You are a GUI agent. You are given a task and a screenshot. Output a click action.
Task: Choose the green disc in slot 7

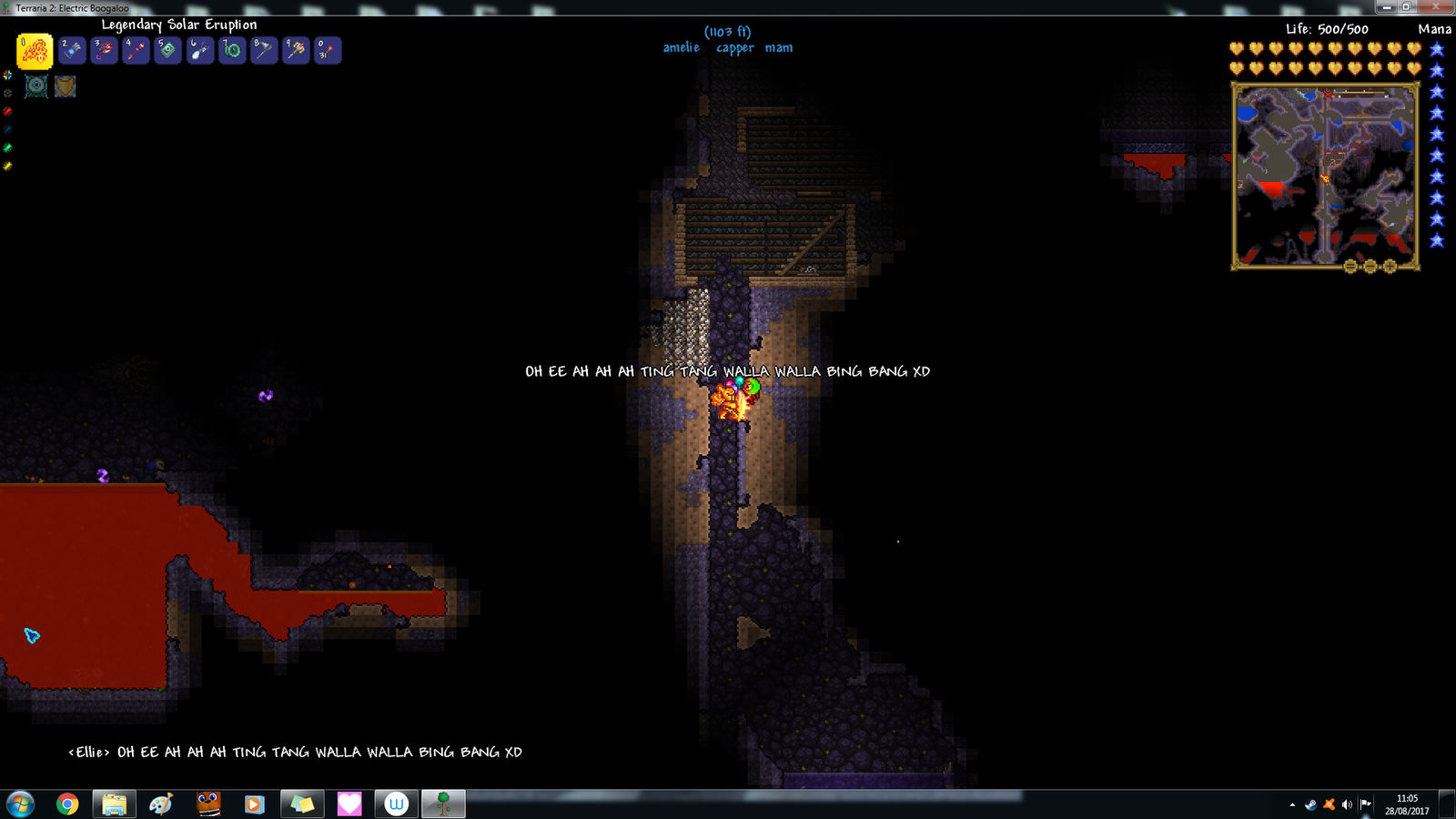232,50
